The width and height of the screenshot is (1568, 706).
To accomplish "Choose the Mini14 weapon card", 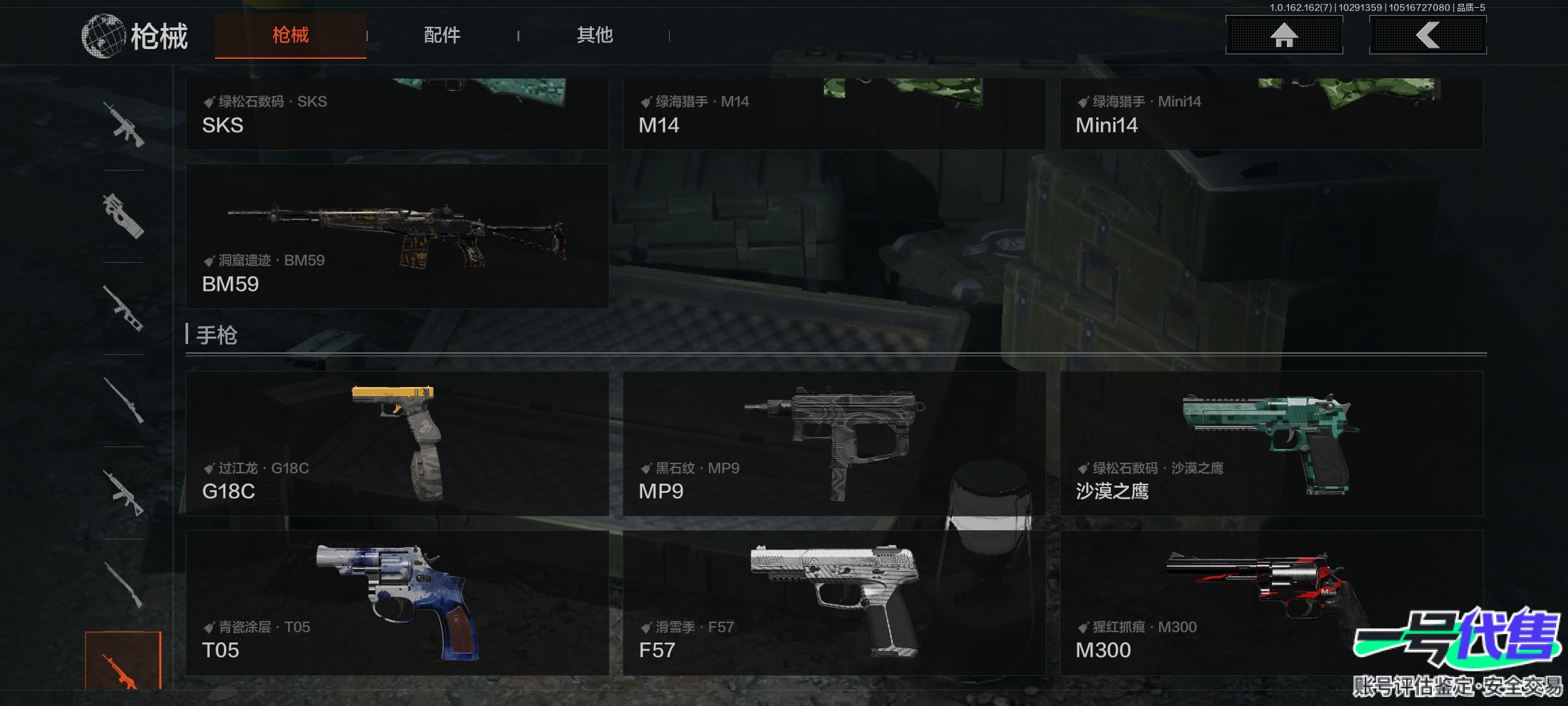I will 1271,114.
